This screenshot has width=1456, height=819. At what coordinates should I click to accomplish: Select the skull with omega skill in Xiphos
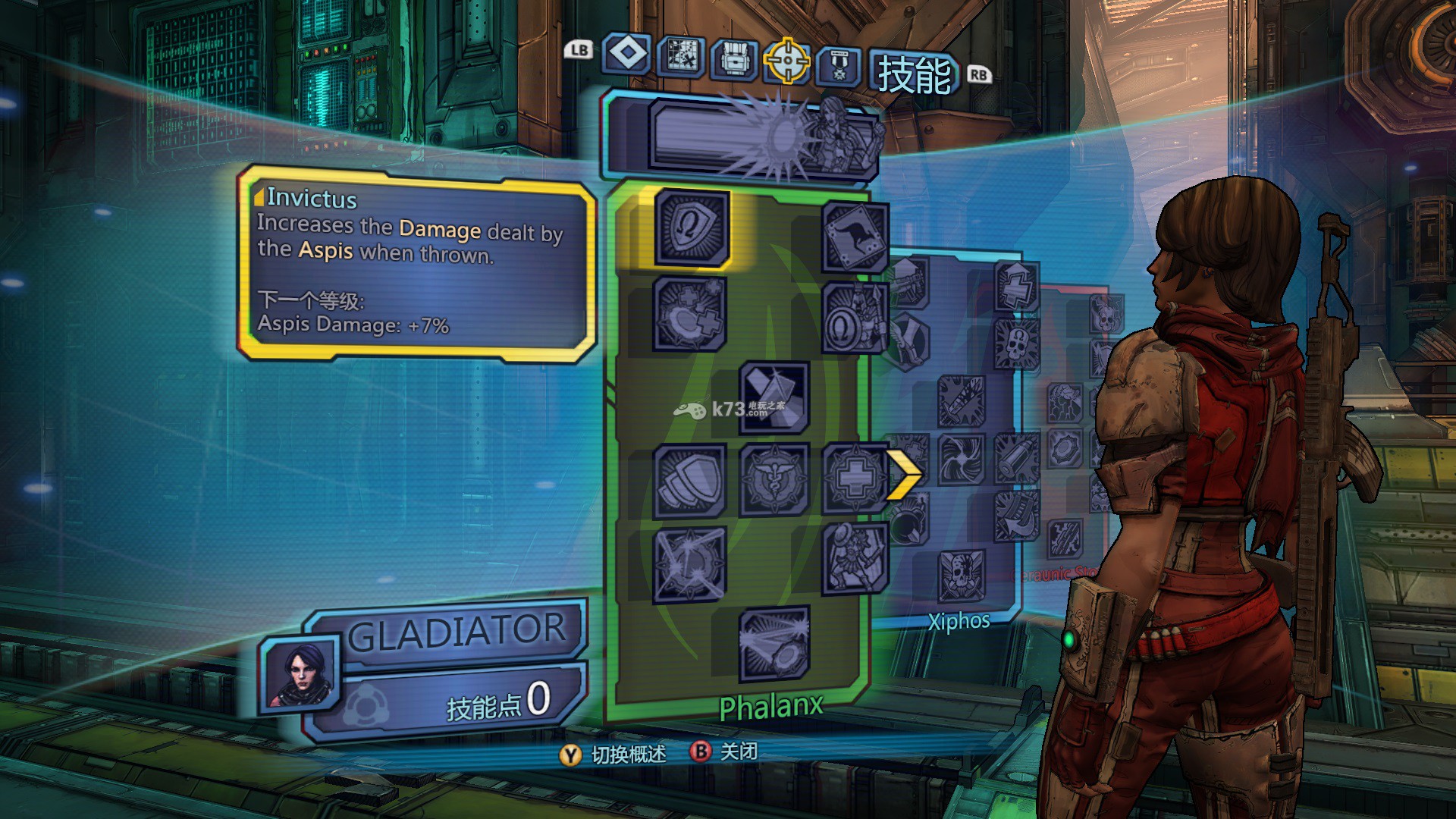1015,344
